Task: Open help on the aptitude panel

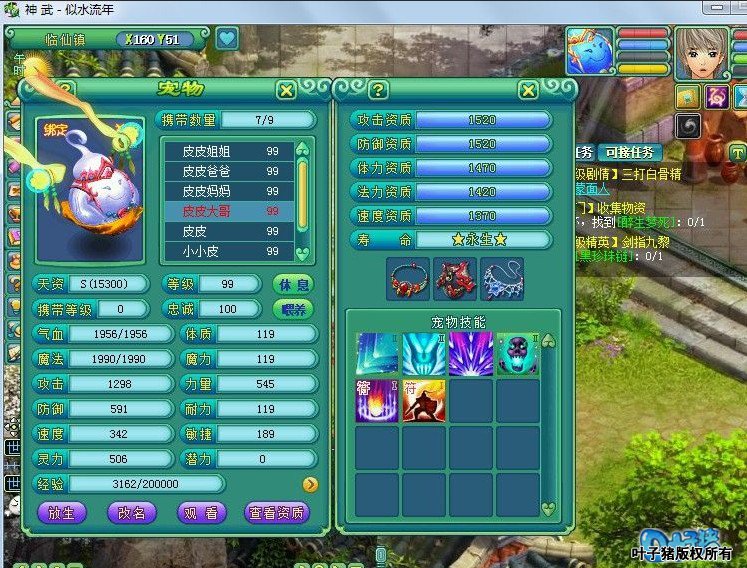Action: pos(378,91)
